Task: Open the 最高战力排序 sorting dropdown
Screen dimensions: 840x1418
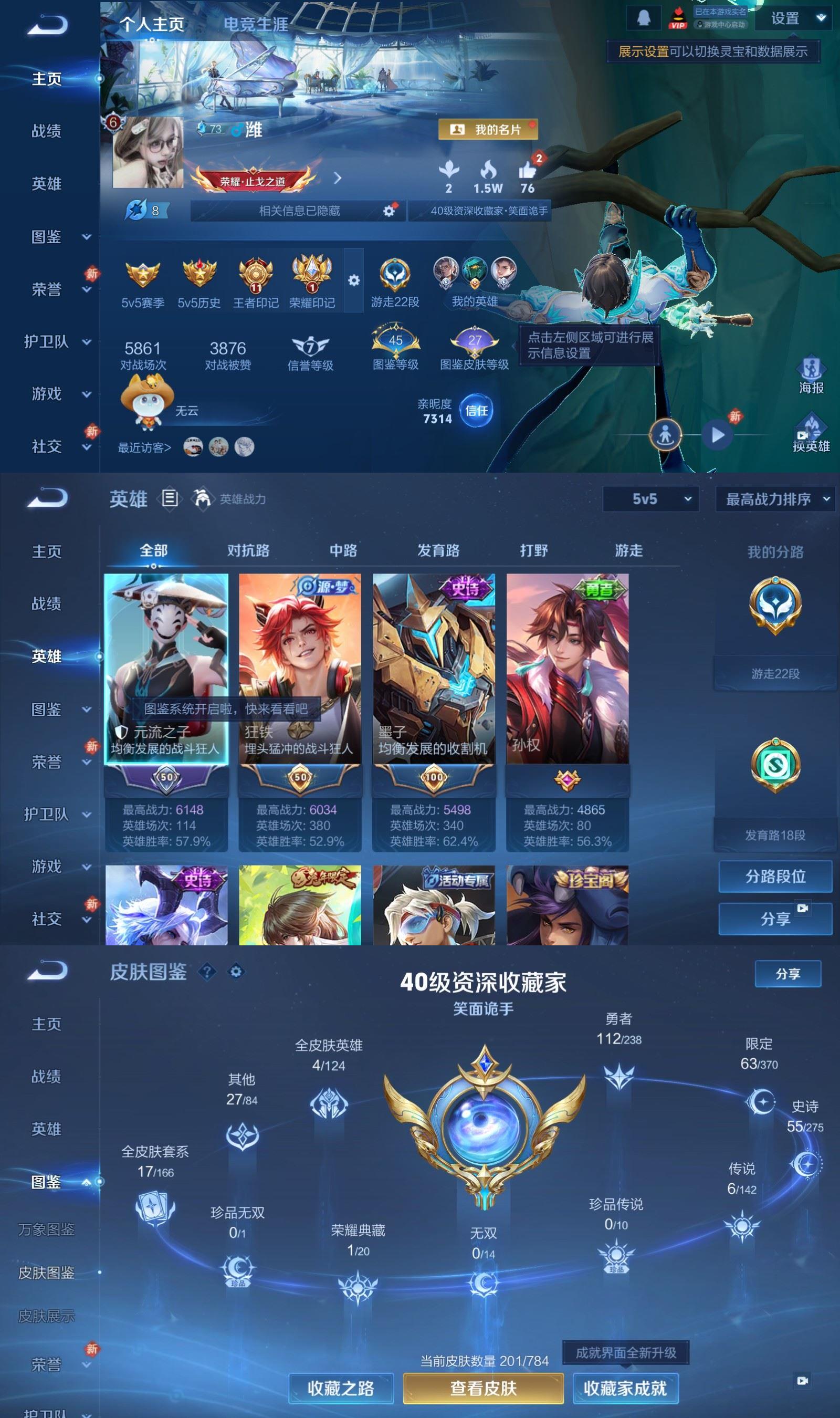Action: 772,501
